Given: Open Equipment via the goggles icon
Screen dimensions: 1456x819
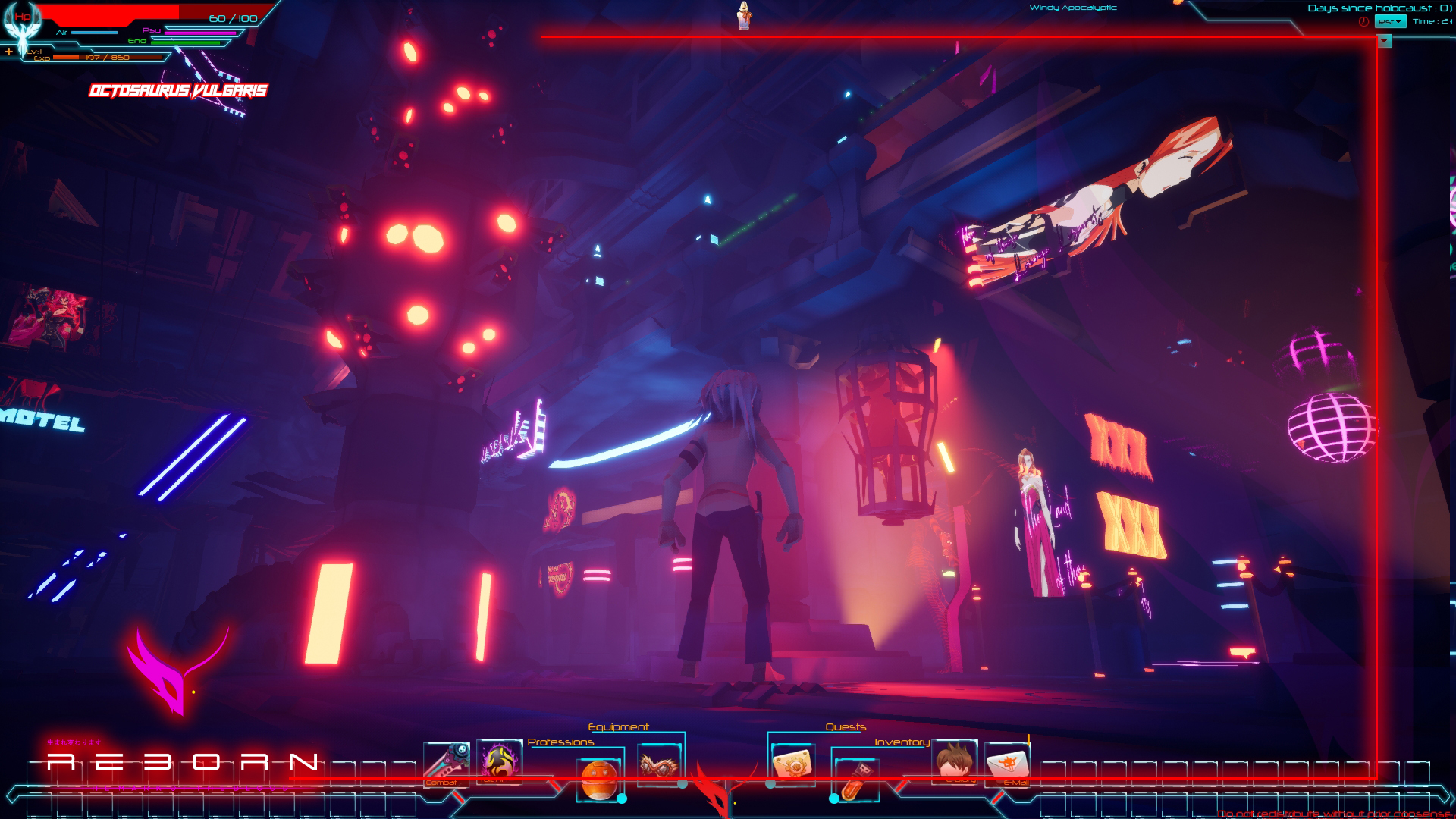Looking at the screenshot, I should tap(657, 764).
